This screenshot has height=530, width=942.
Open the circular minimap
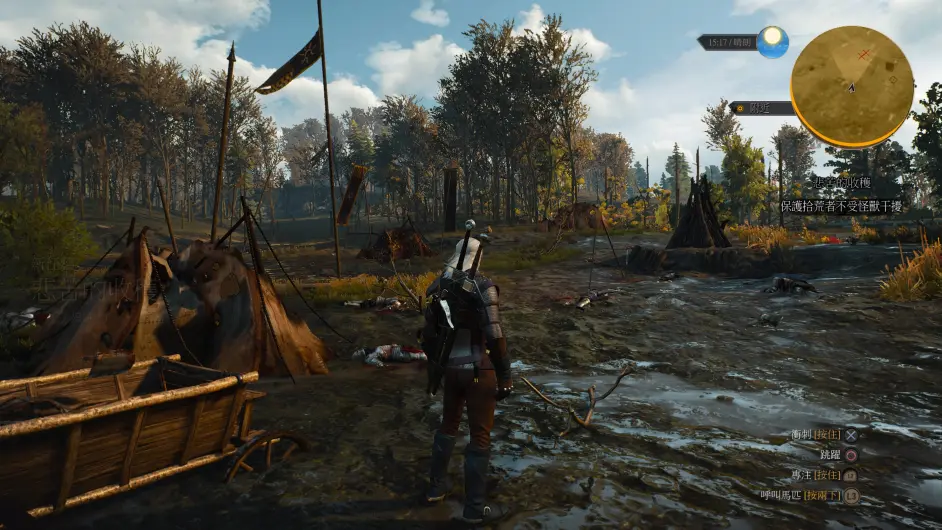(851, 87)
